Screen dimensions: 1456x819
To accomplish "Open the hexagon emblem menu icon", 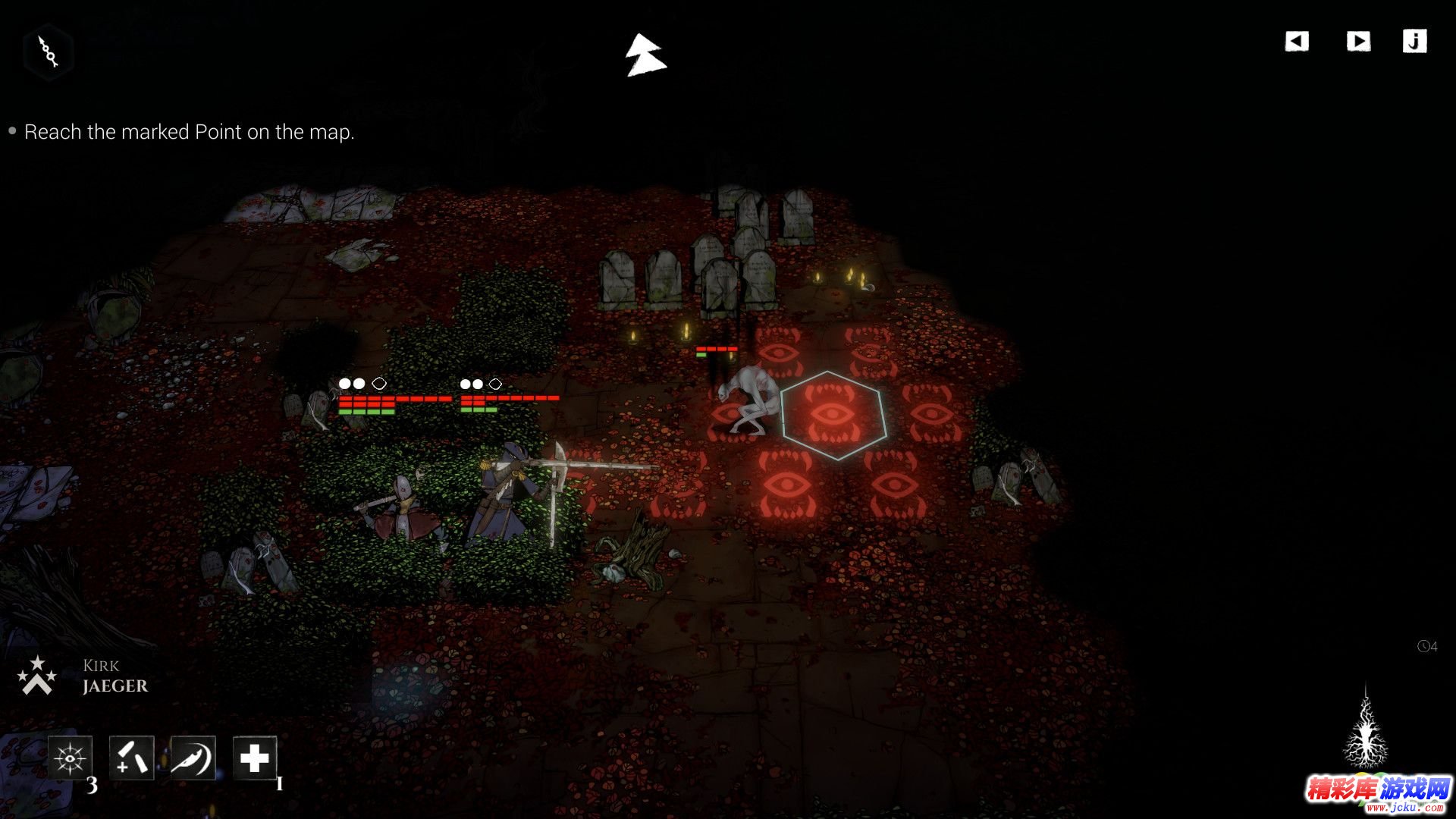I will (x=49, y=52).
